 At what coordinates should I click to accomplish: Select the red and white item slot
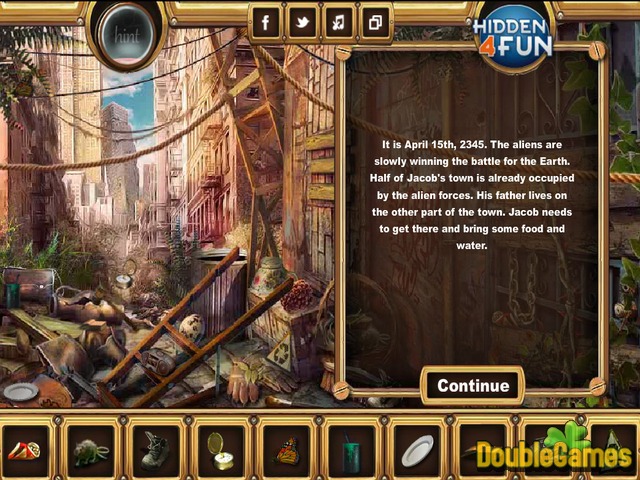(x=25, y=451)
